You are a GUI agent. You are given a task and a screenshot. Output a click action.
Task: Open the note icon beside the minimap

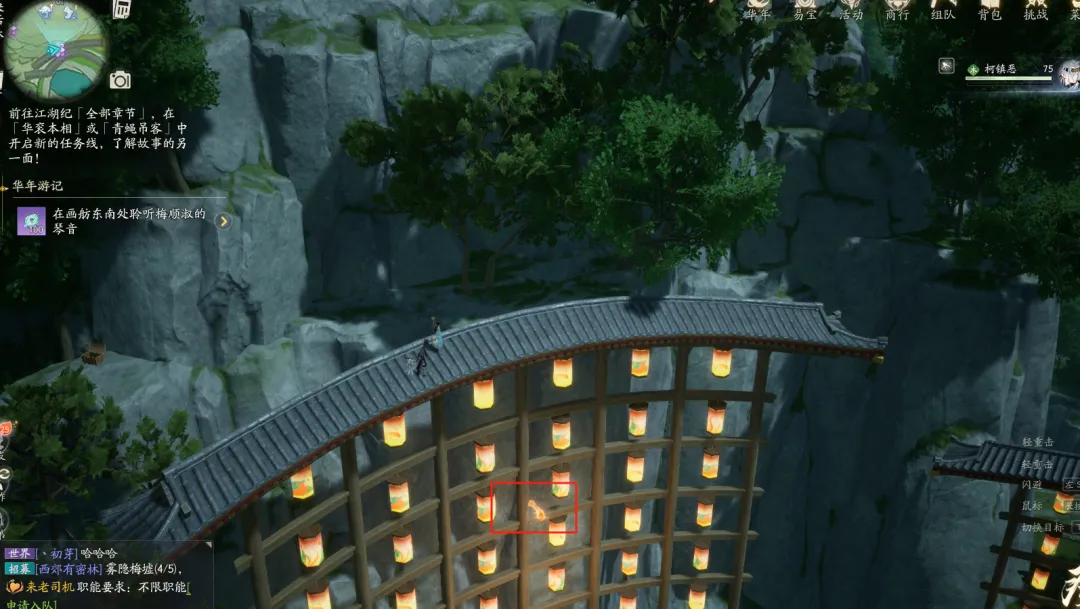[x=122, y=9]
